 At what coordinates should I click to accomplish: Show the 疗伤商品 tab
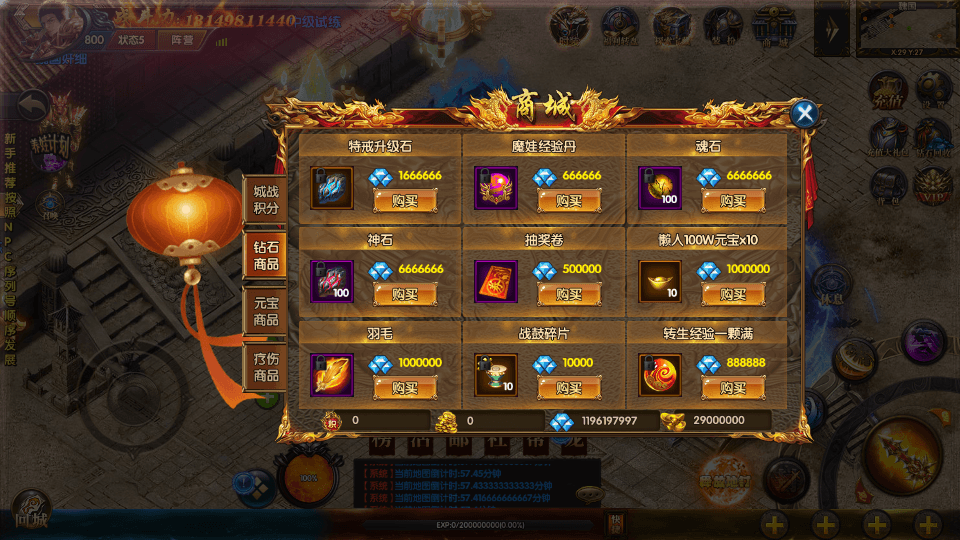pyautogui.click(x=265, y=368)
